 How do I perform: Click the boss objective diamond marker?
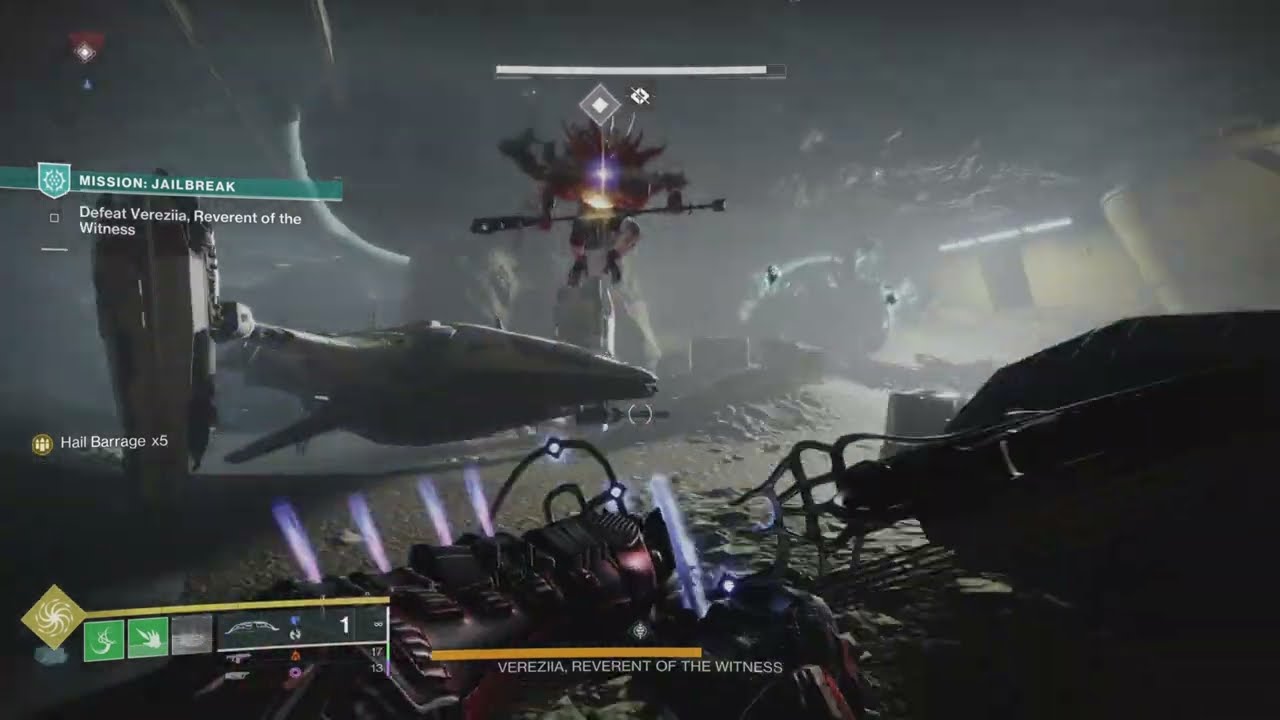599,104
